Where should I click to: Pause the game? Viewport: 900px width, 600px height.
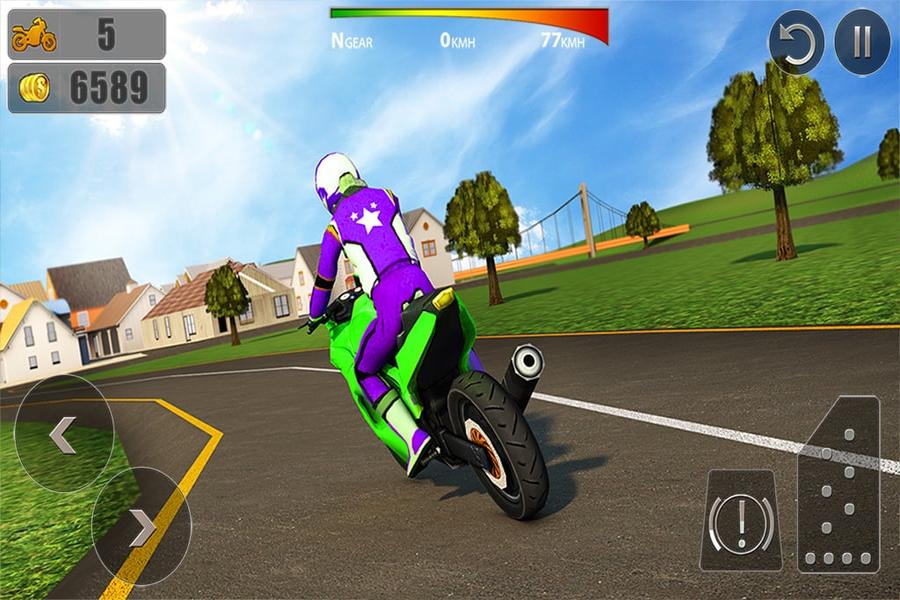coord(862,43)
